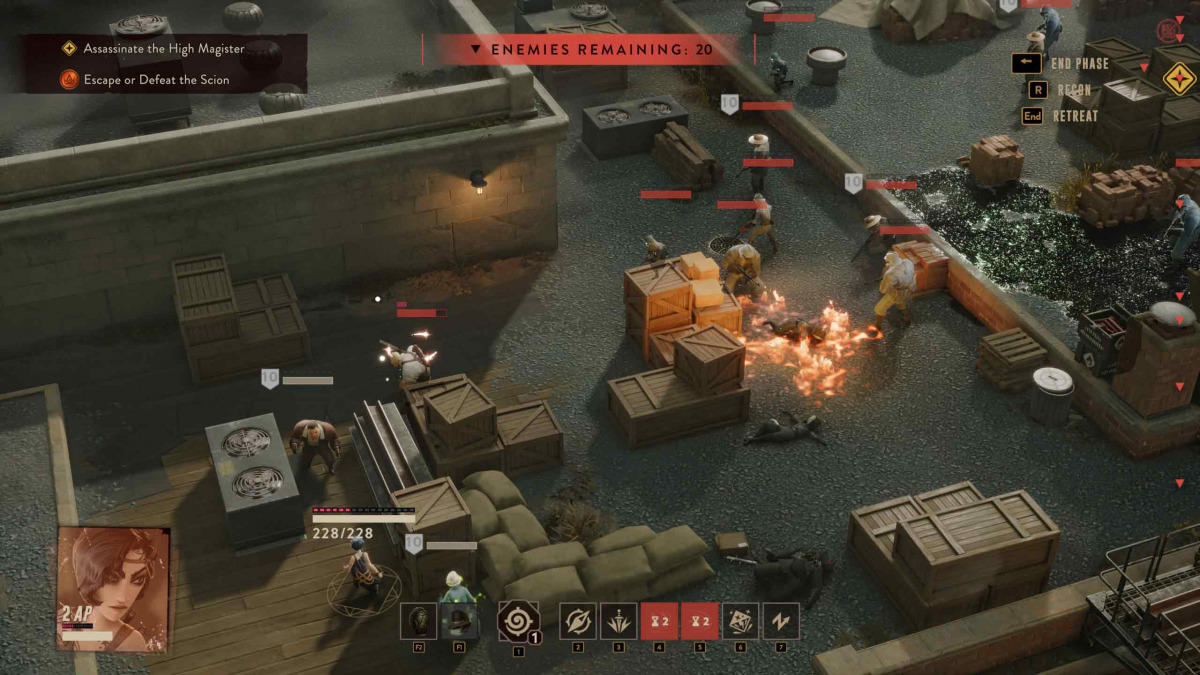Activate the compass arrows ability

click(x=577, y=621)
